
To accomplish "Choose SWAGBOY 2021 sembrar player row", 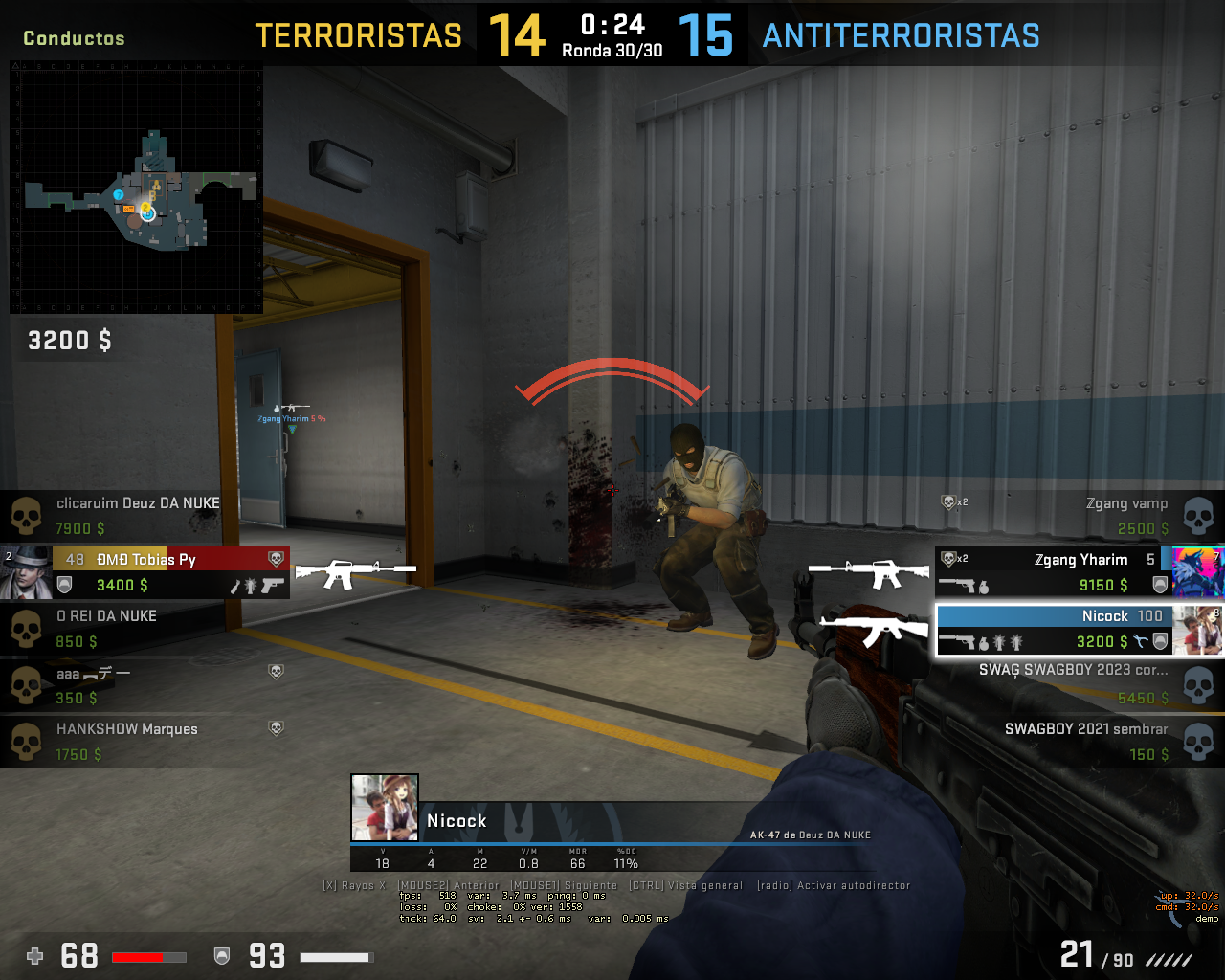I will tap(1081, 741).
